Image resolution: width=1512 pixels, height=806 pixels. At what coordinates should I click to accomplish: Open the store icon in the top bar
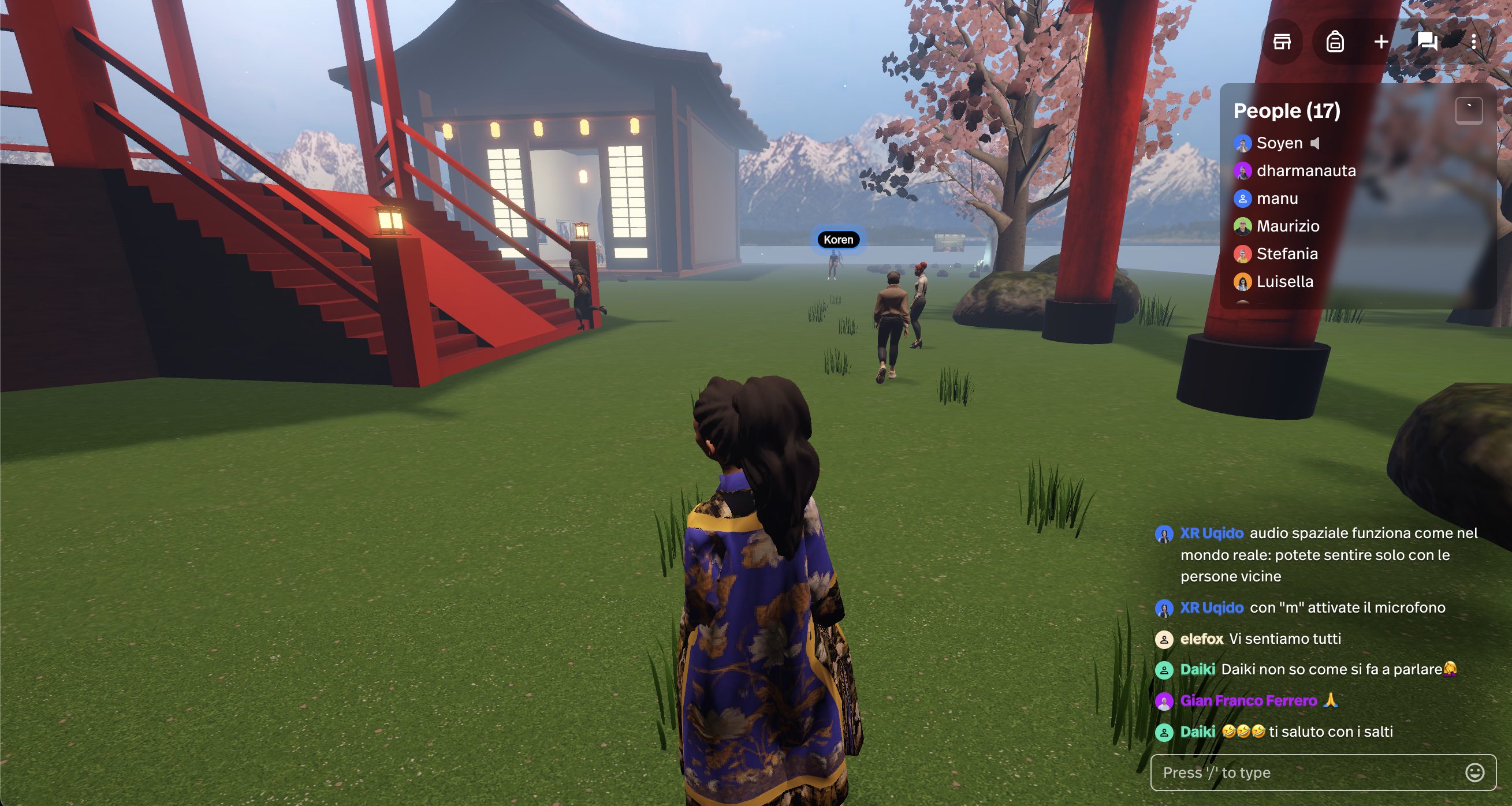(x=1282, y=42)
